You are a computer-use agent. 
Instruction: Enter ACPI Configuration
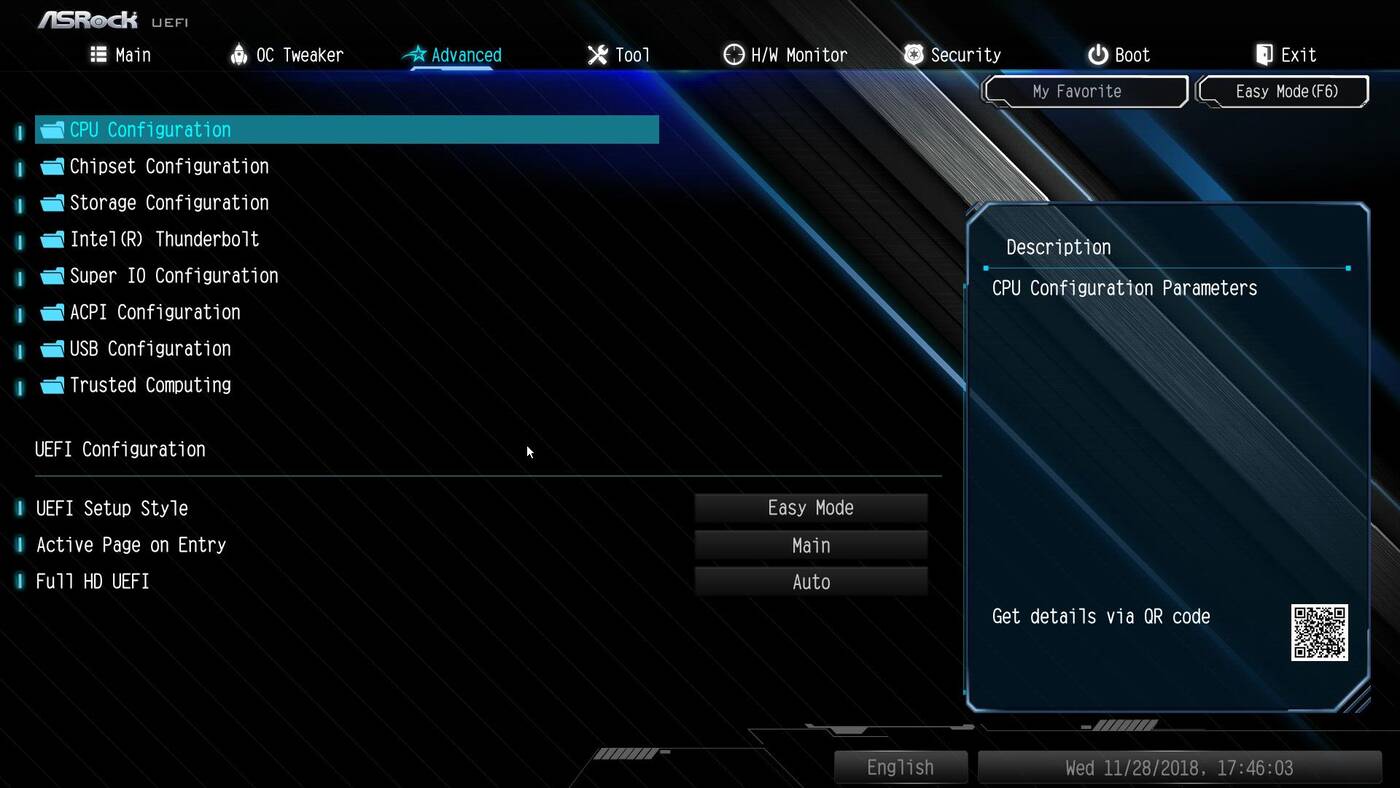click(154, 312)
